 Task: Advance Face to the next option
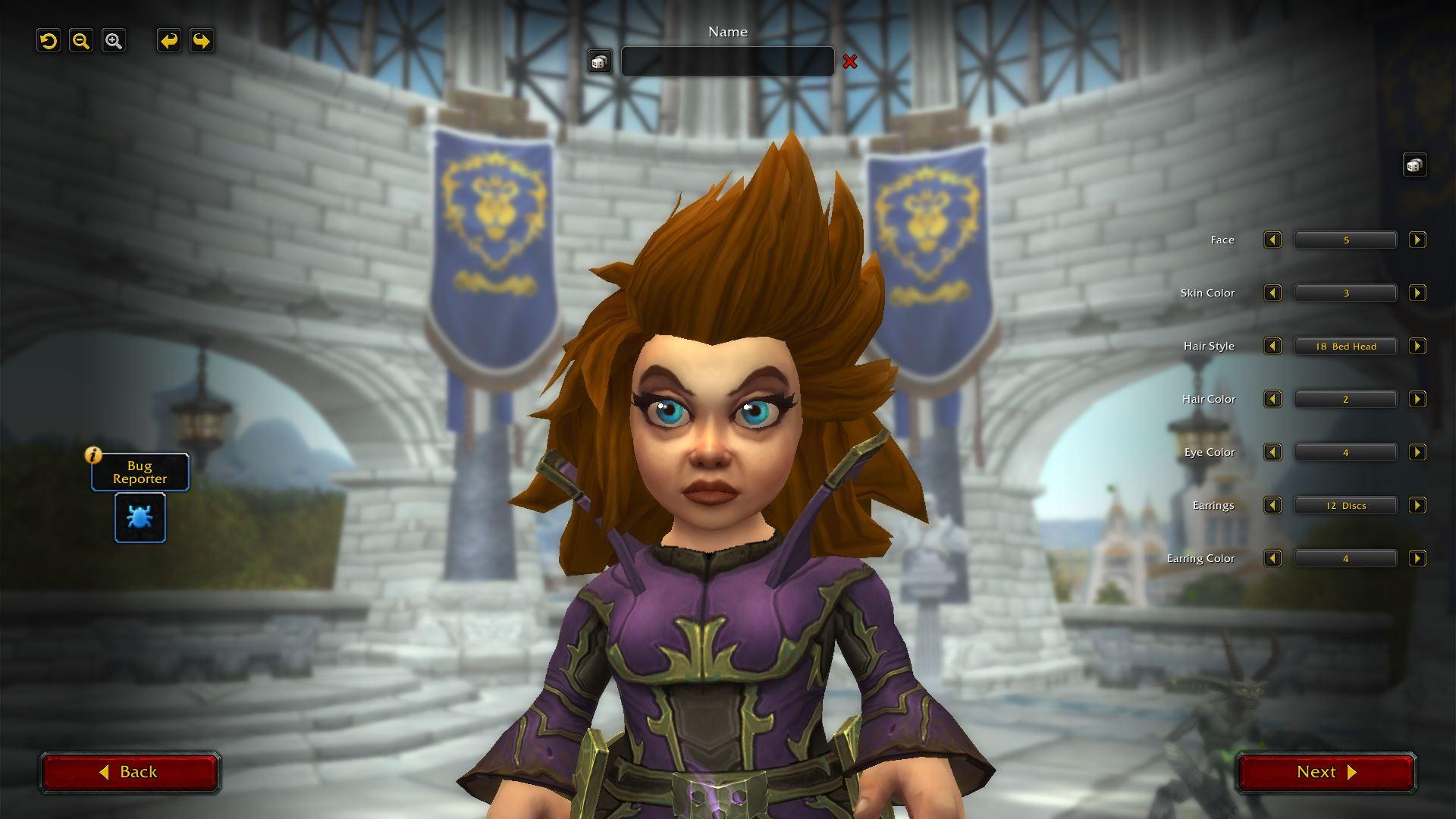click(1418, 240)
